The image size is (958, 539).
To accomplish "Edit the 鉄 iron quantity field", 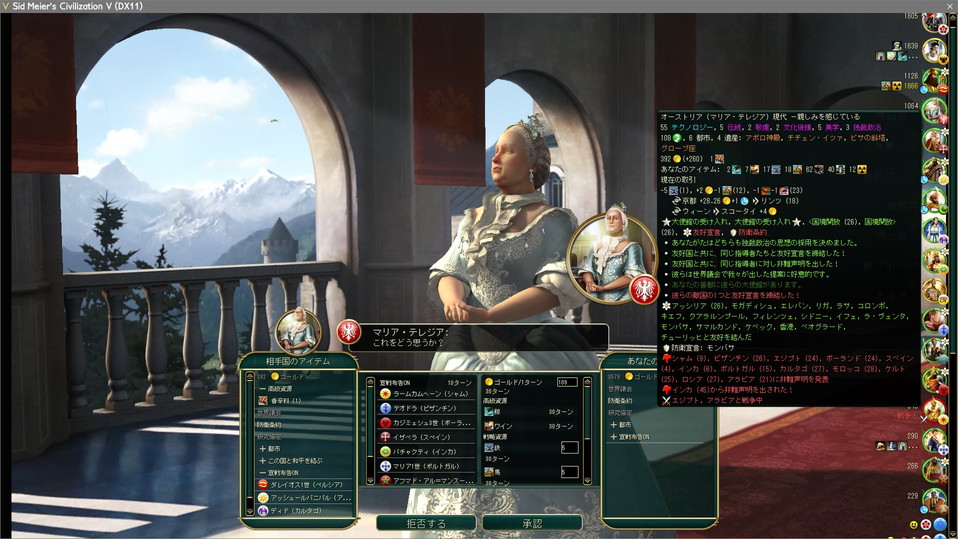I will coord(569,447).
